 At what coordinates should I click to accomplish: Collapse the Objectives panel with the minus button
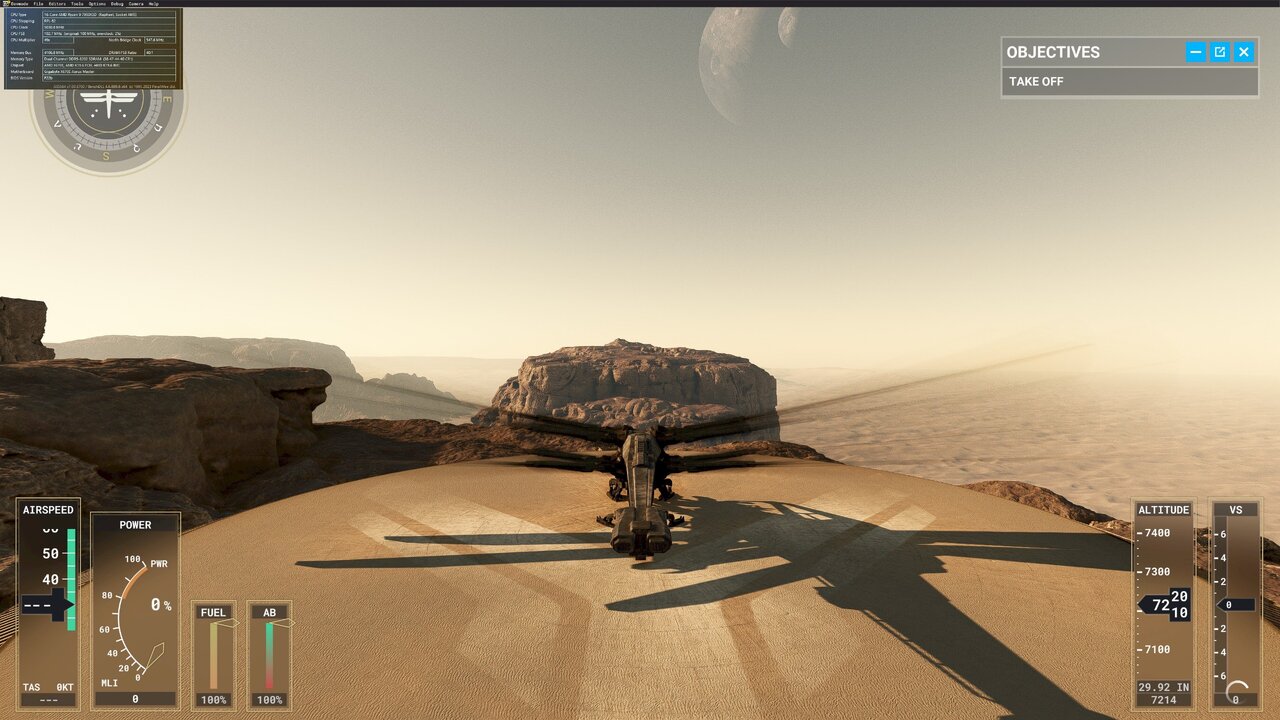1195,52
